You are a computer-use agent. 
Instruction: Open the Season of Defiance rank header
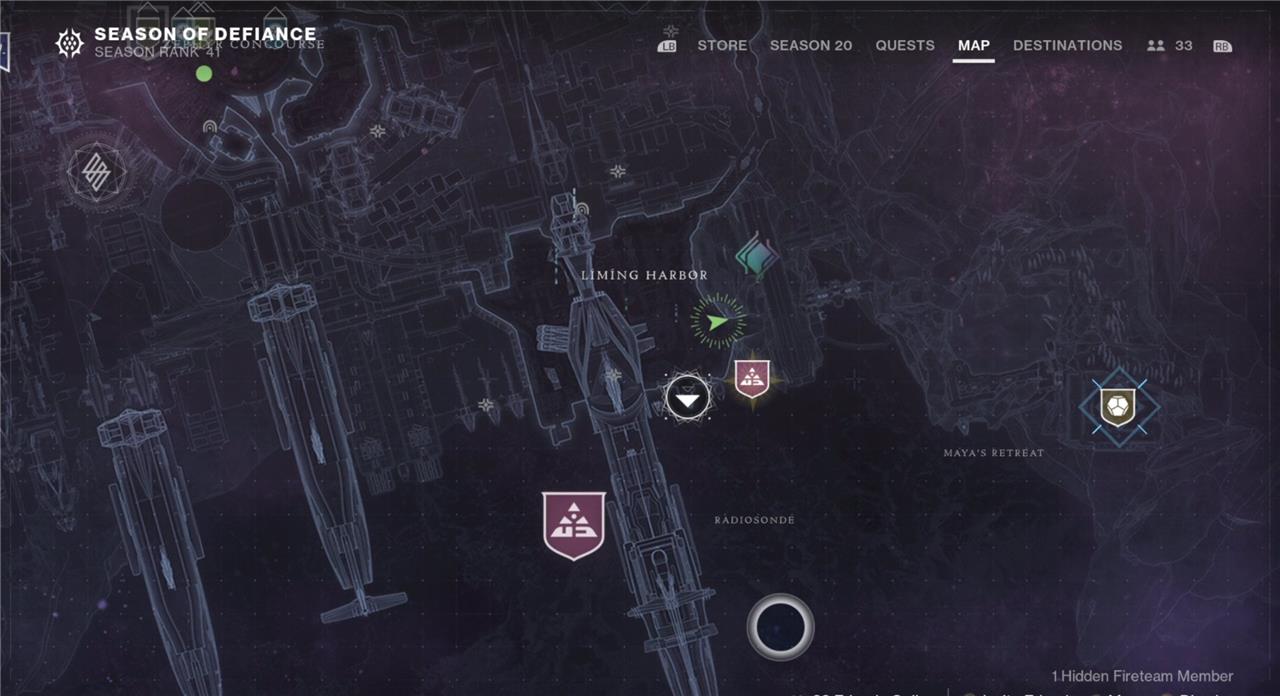coord(190,42)
